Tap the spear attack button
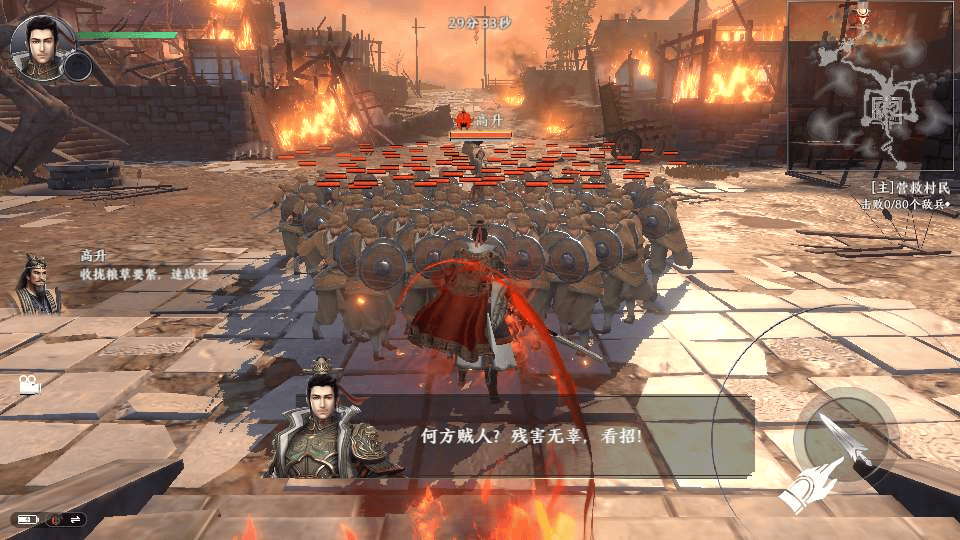Screen dimensions: 960x540 (844, 438)
